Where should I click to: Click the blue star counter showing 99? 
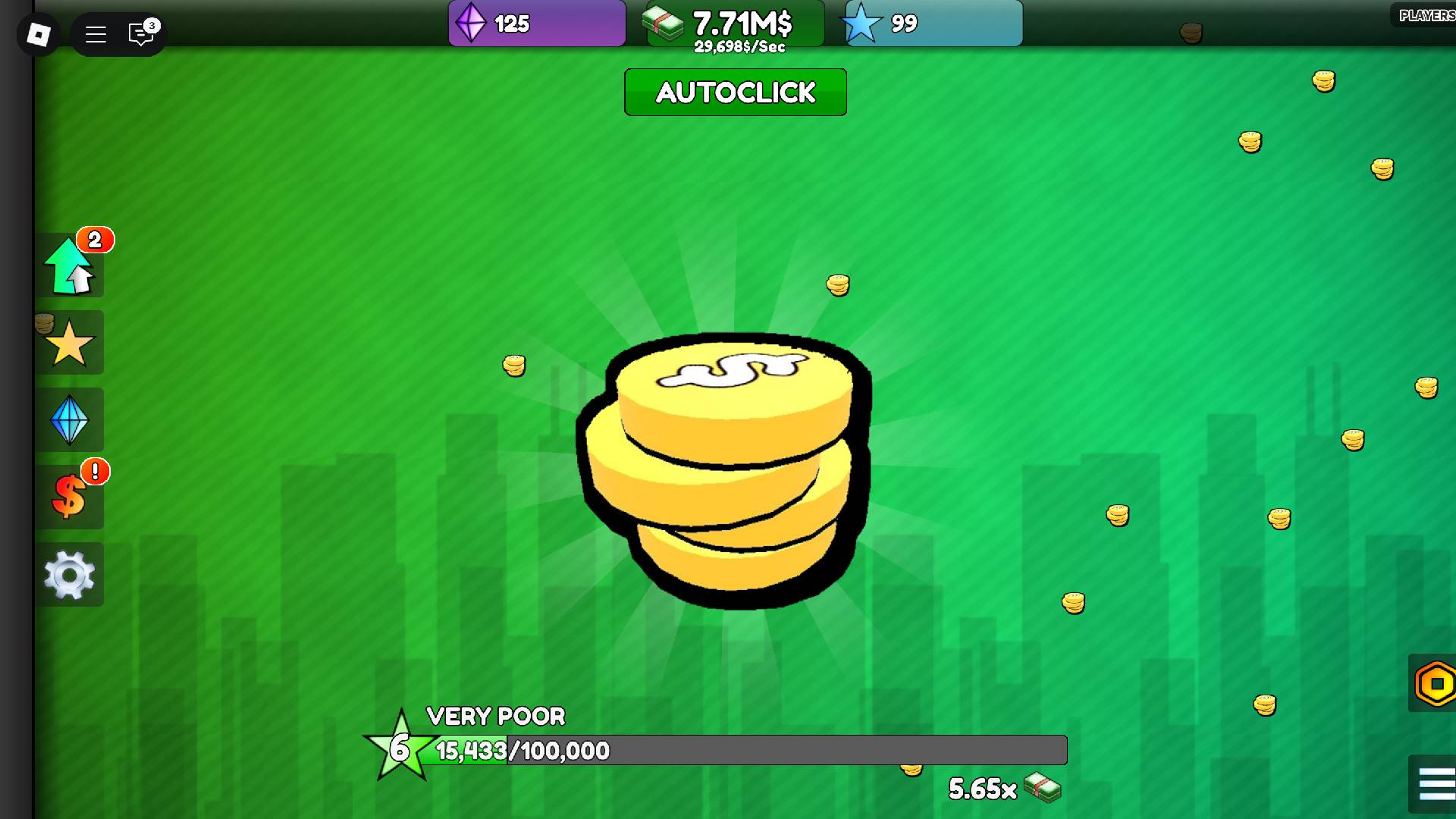pos(932,24)
